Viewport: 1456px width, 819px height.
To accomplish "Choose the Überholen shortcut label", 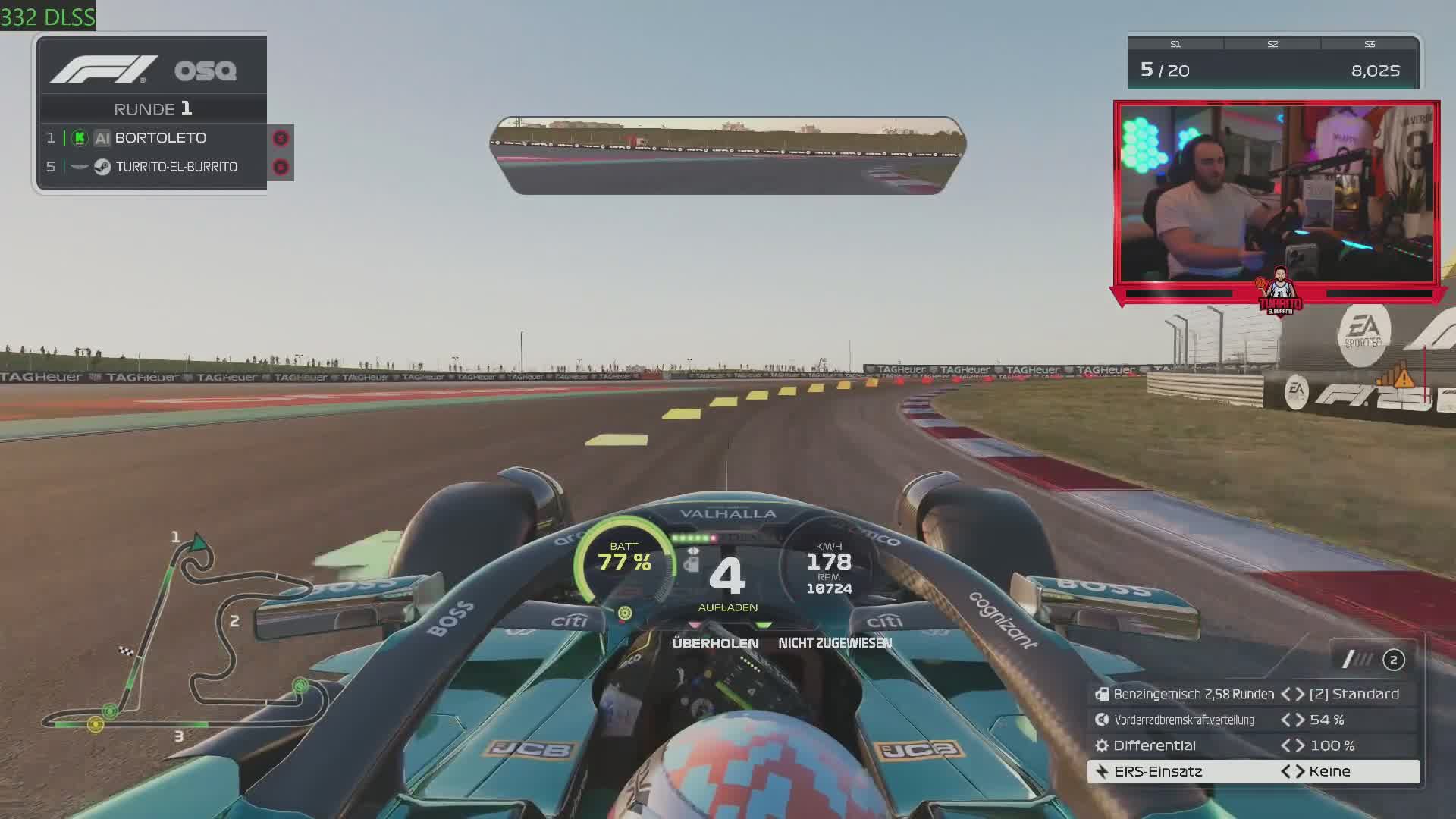I will coord(715,643).
